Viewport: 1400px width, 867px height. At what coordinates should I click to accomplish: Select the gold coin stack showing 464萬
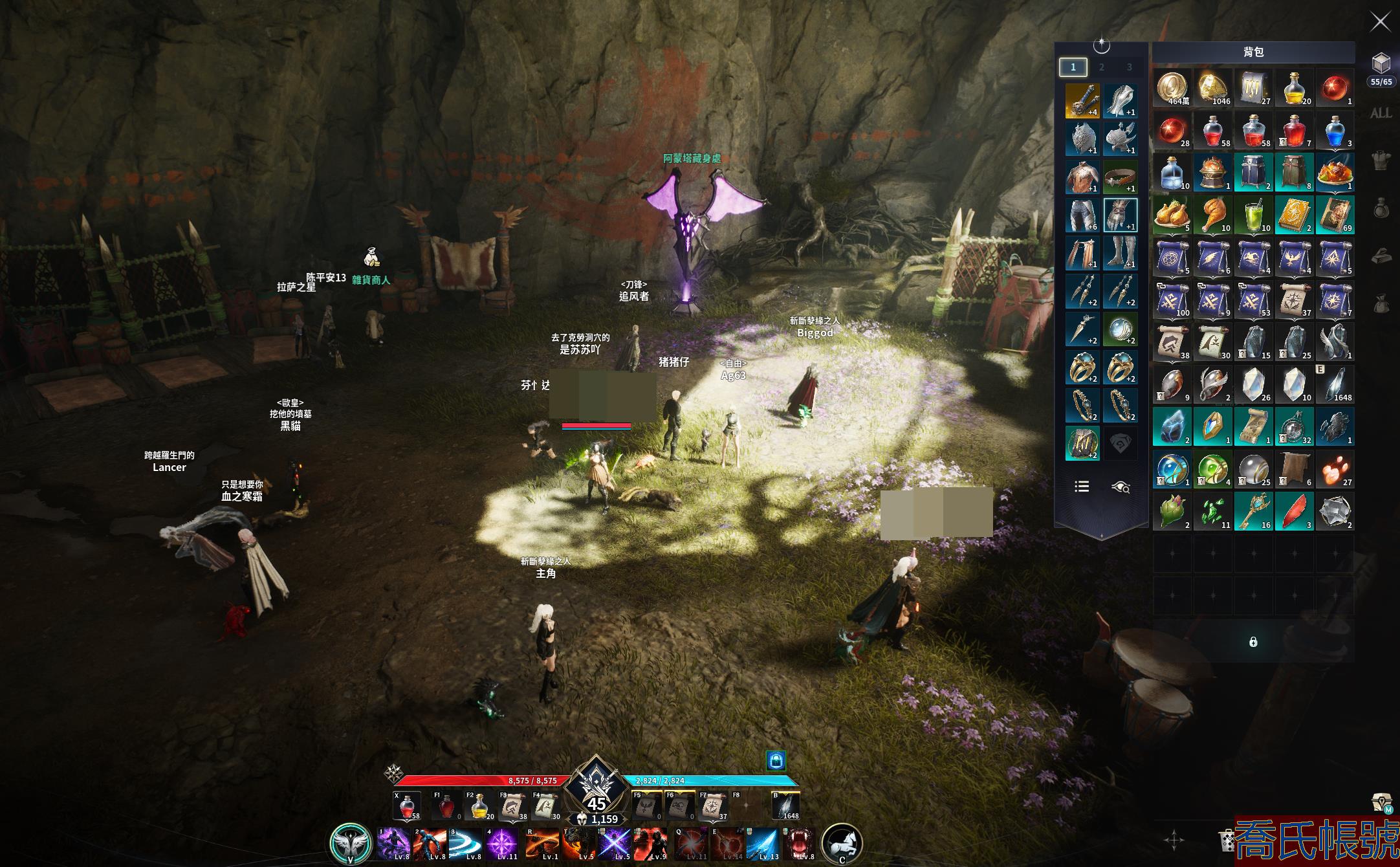click(1172, 88)
